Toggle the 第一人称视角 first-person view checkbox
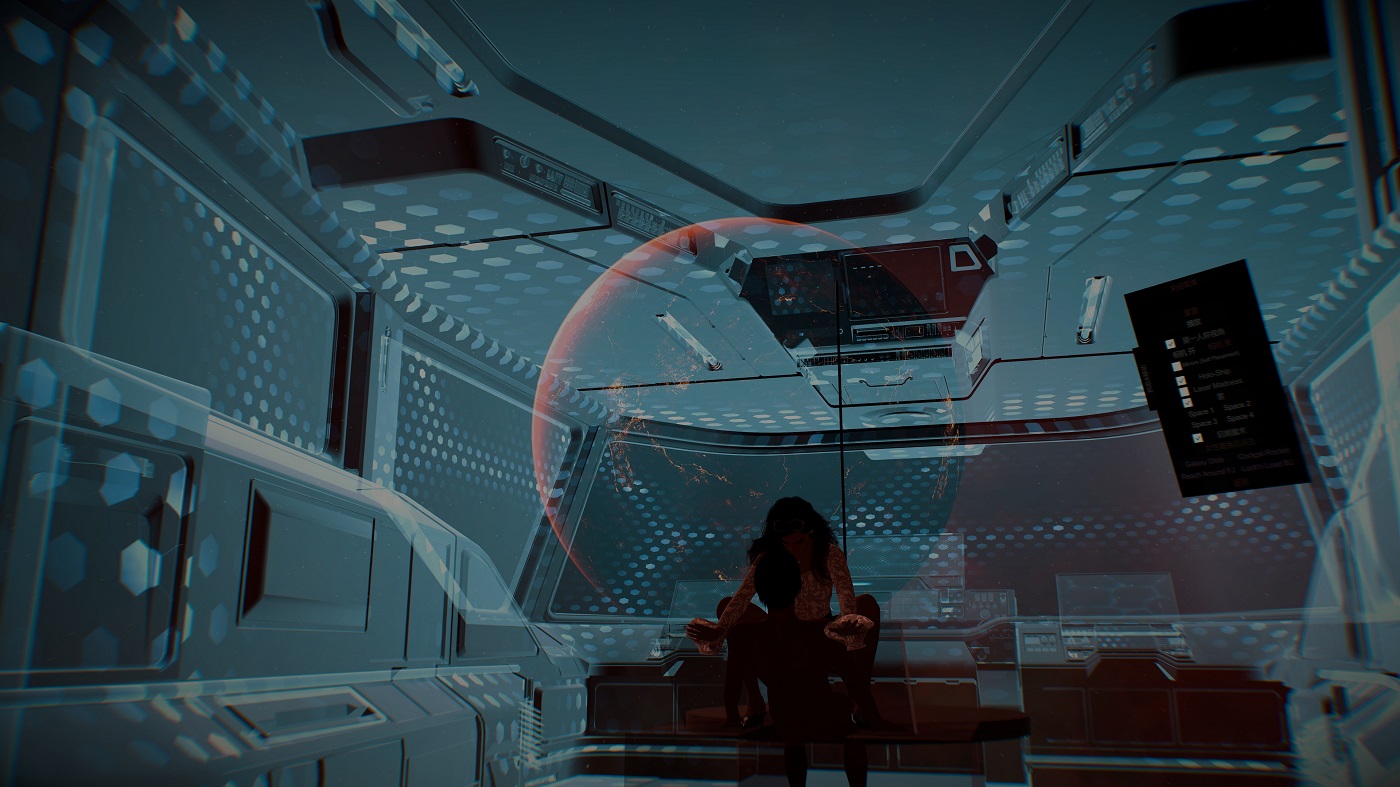The width and height of the screenshot is (1400, 787). coord(1170,343)
